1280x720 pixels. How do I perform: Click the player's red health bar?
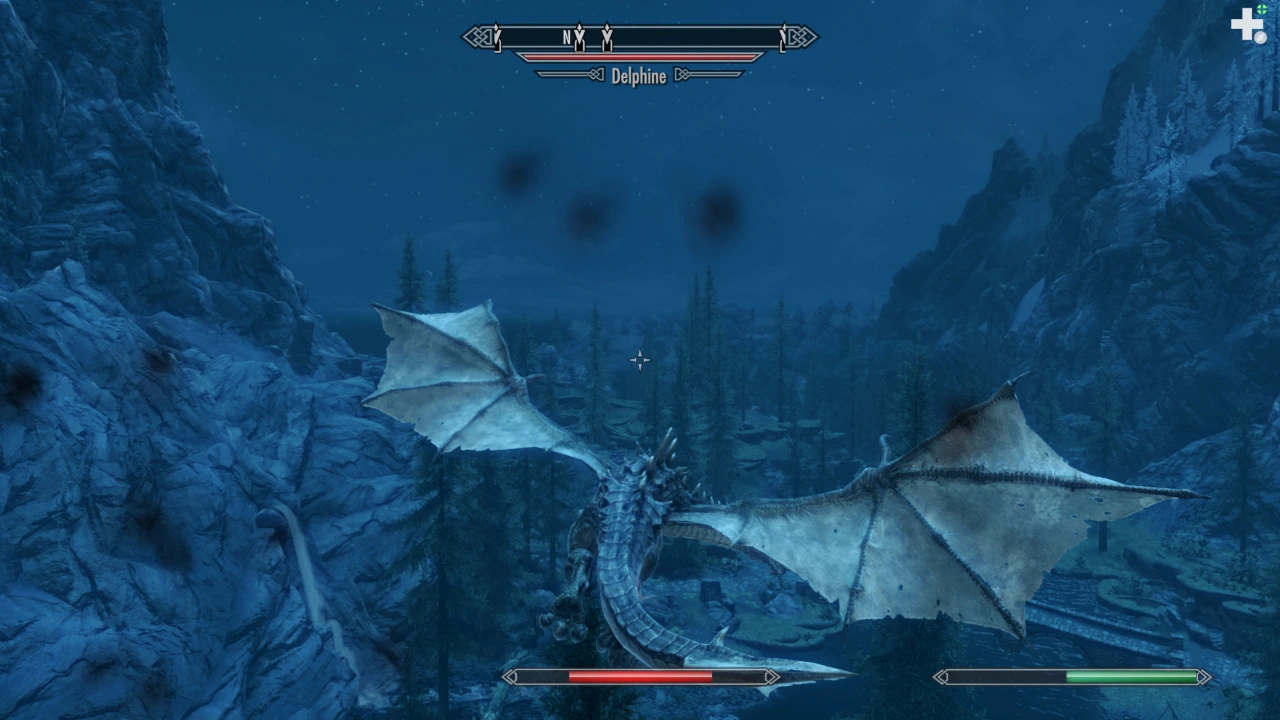pyautogui.click(x=640, y=677)
